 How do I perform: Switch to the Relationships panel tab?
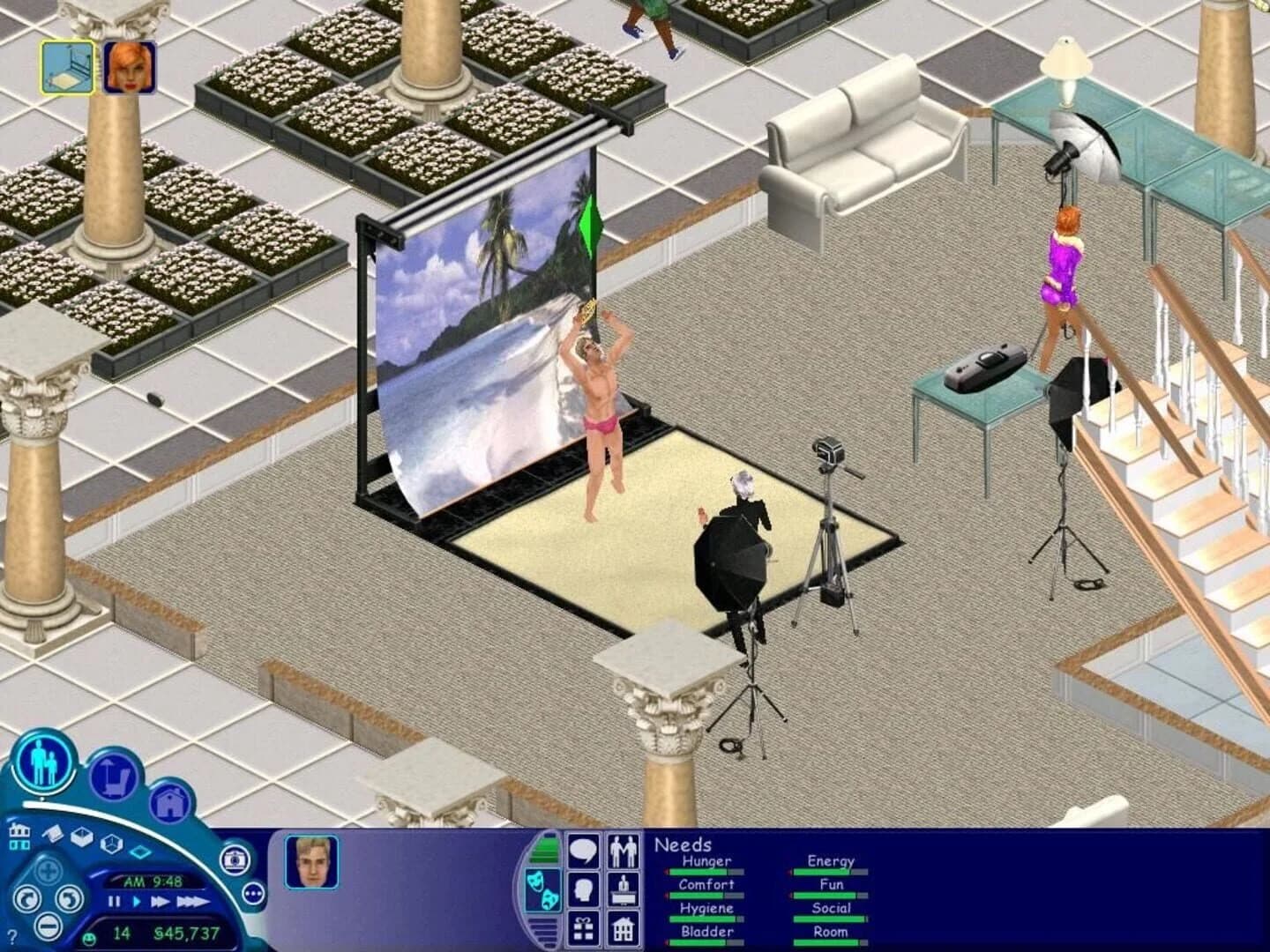pyautogui.click(x=624, y=851)
